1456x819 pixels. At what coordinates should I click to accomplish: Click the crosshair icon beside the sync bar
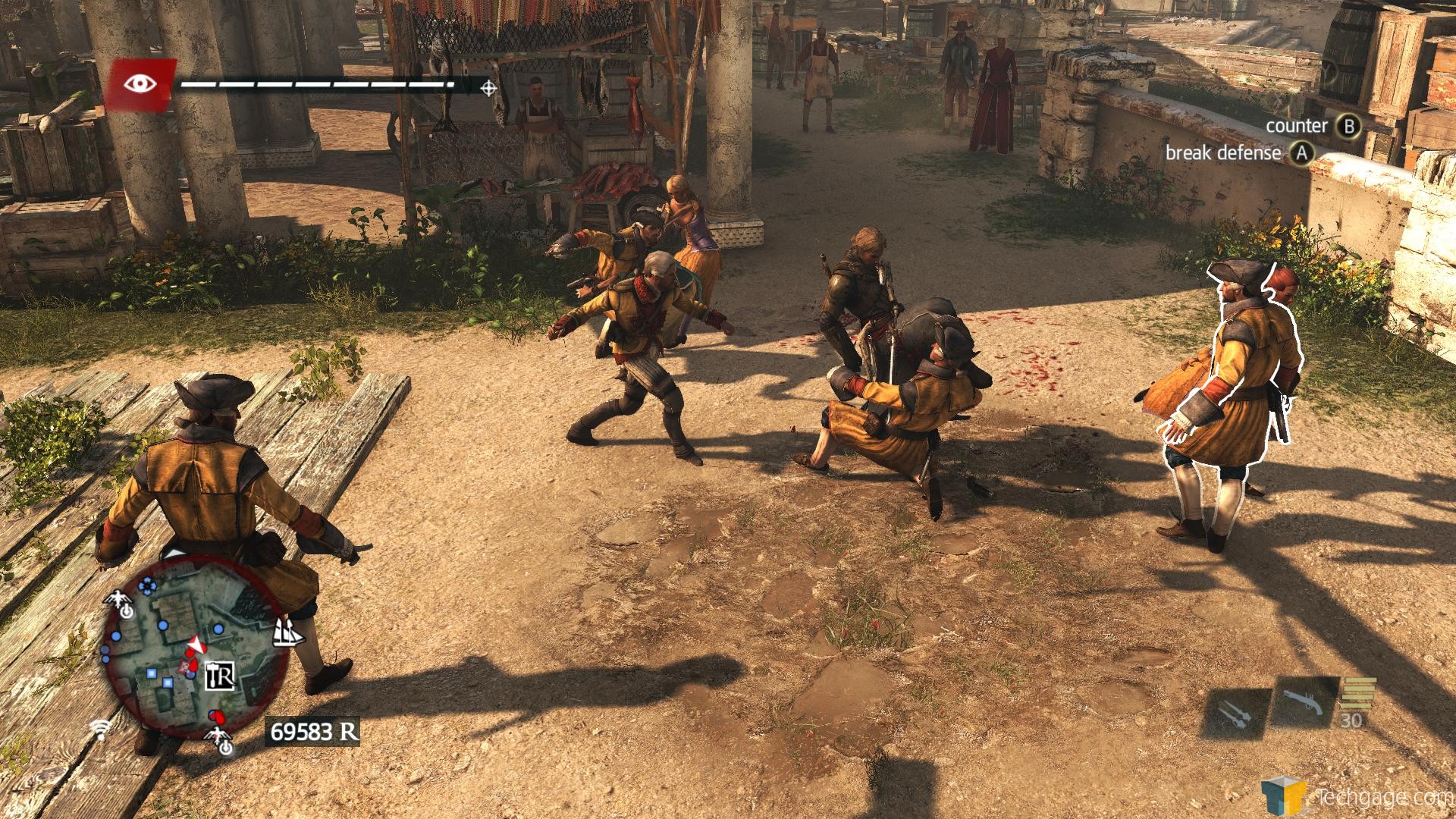[x=489, y=89]
